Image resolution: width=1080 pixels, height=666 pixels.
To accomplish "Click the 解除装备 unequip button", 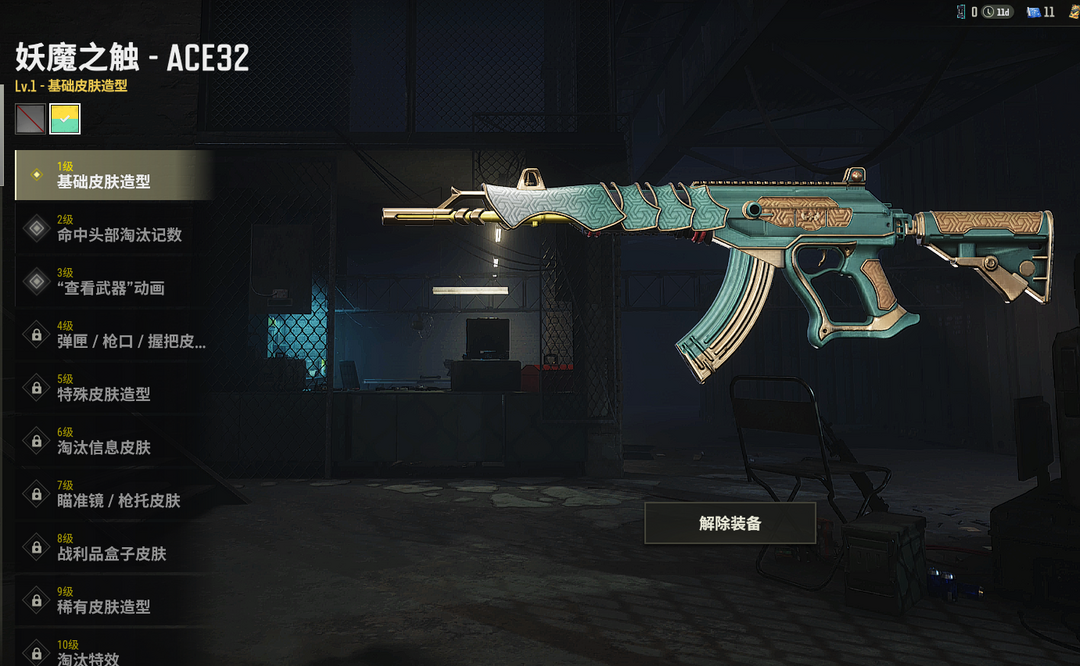I will tap(730, 523).
